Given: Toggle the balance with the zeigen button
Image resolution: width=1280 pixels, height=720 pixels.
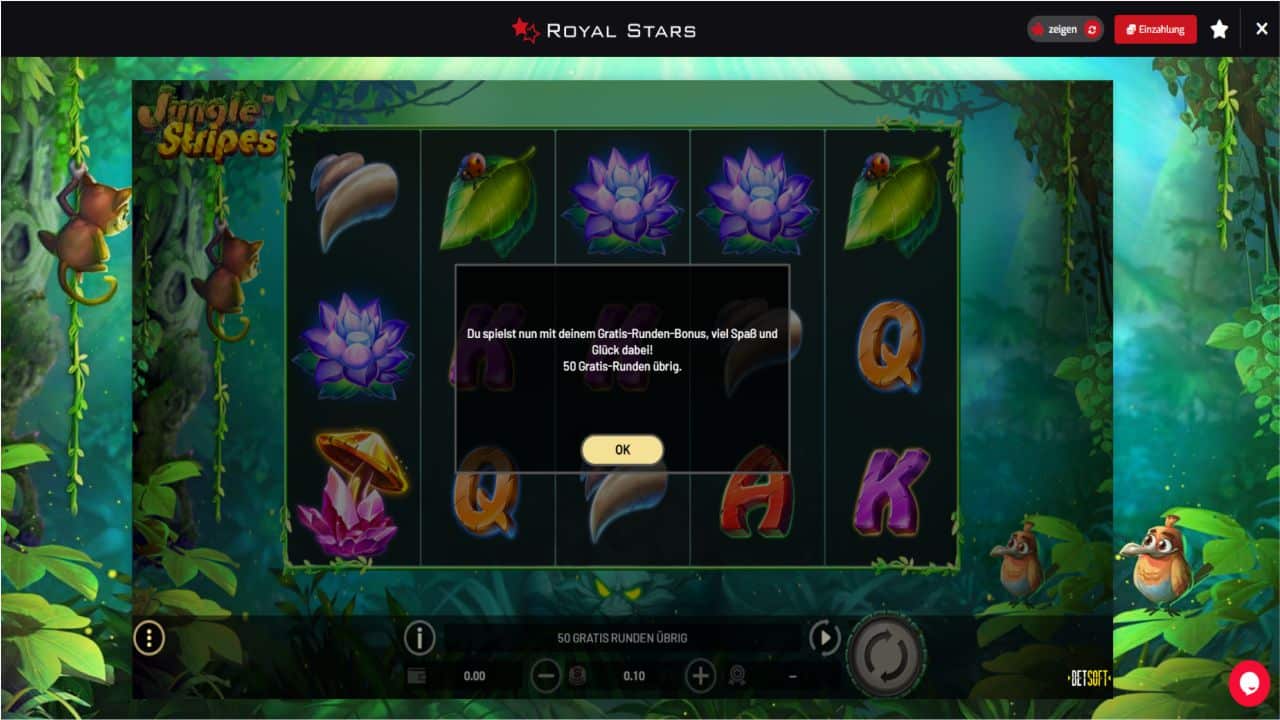Looking at the screenshot, I should coord(1065,29).
